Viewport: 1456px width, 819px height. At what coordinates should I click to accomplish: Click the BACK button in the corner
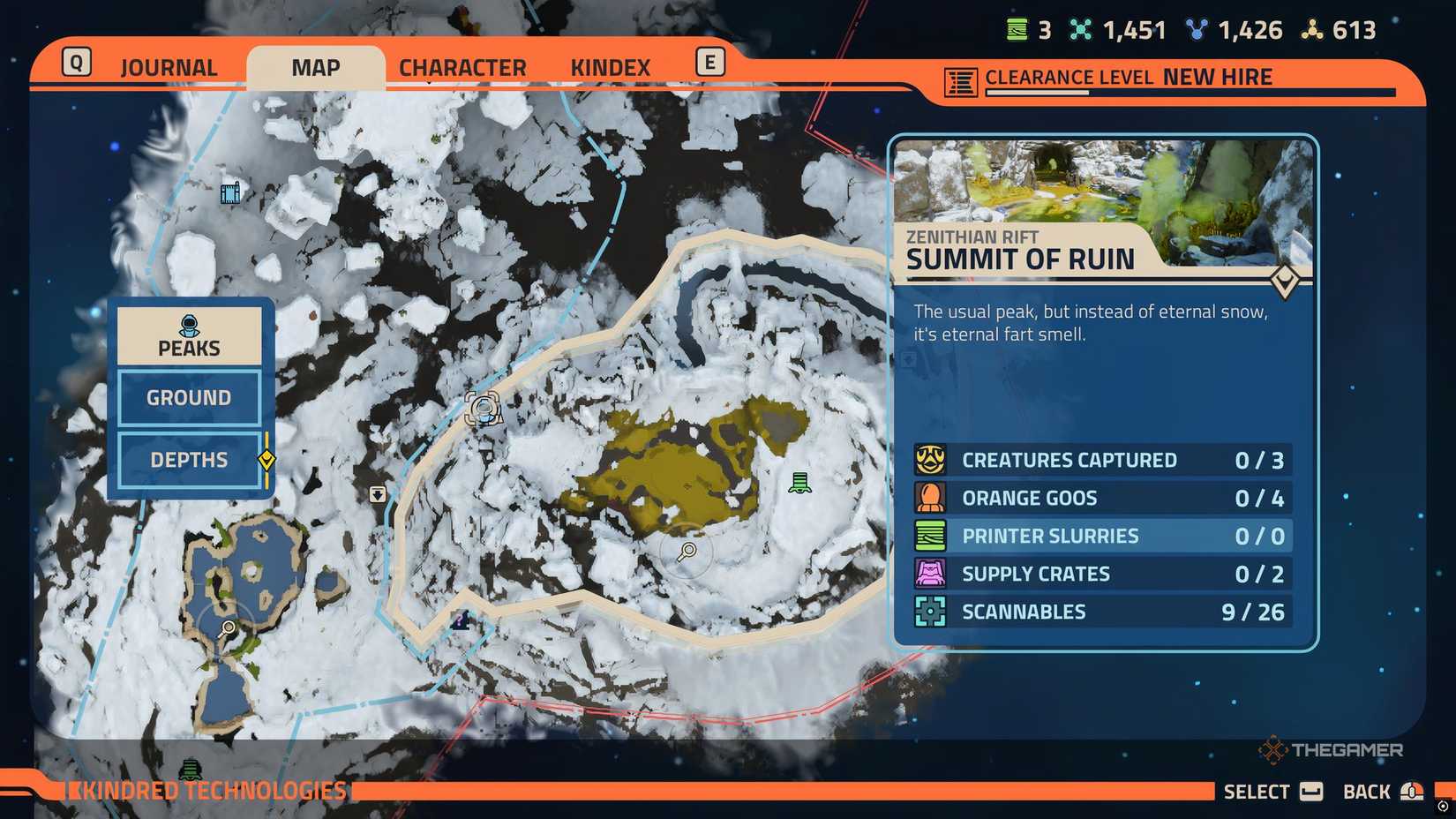click(x=1367, y=791)
